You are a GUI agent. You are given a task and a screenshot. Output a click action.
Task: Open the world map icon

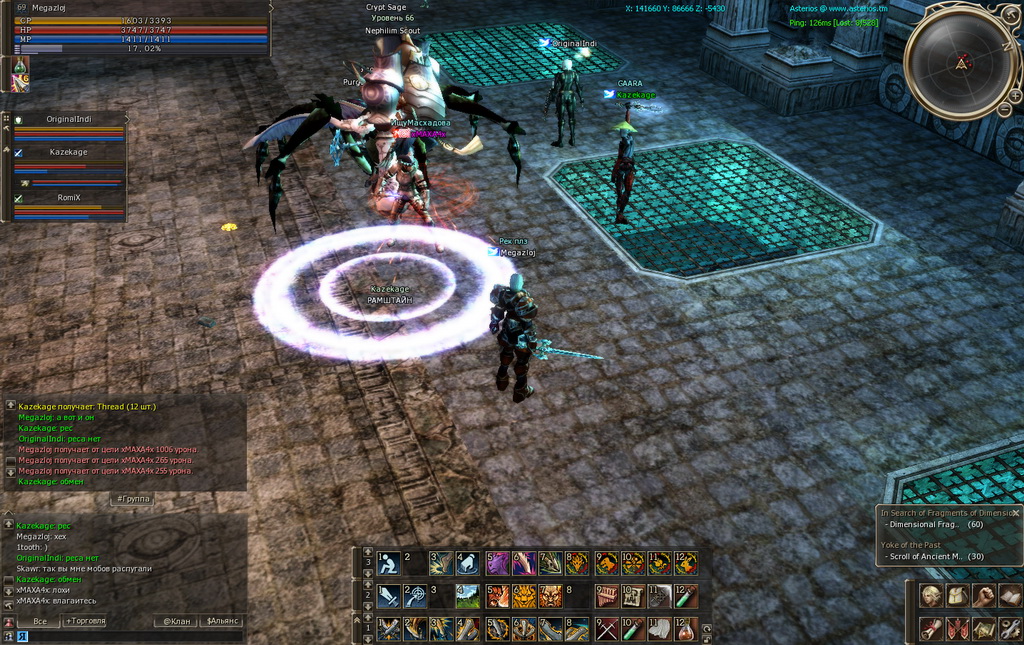click(984, 629)
